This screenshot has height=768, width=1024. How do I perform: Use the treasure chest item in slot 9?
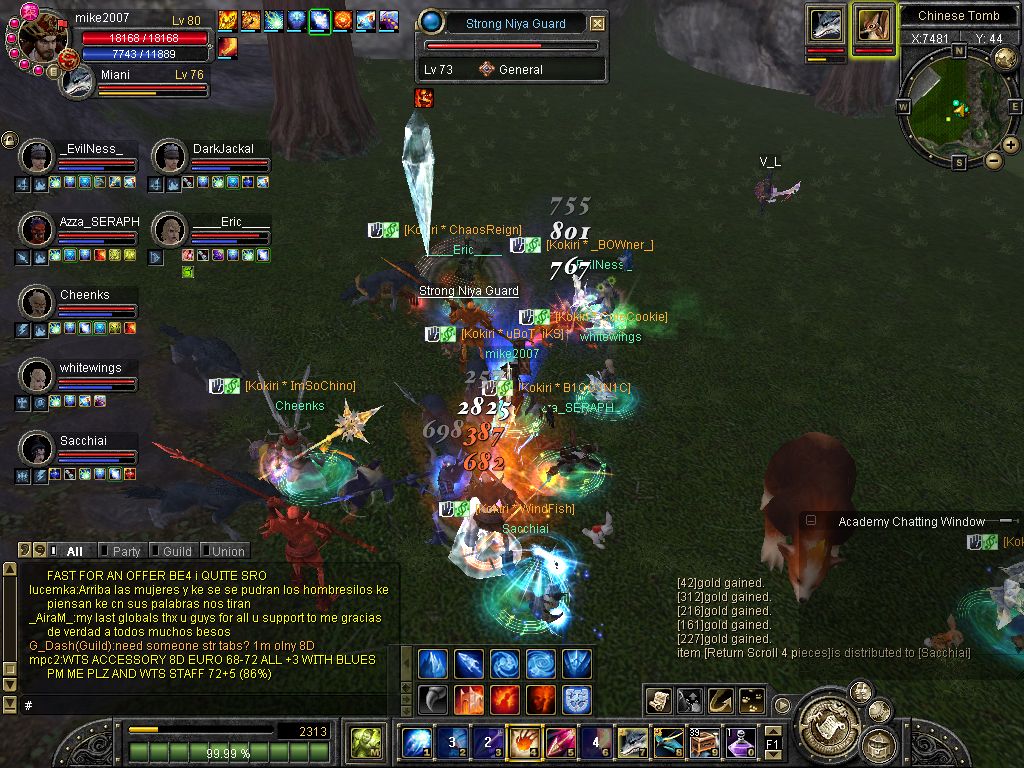click(707, 742)
